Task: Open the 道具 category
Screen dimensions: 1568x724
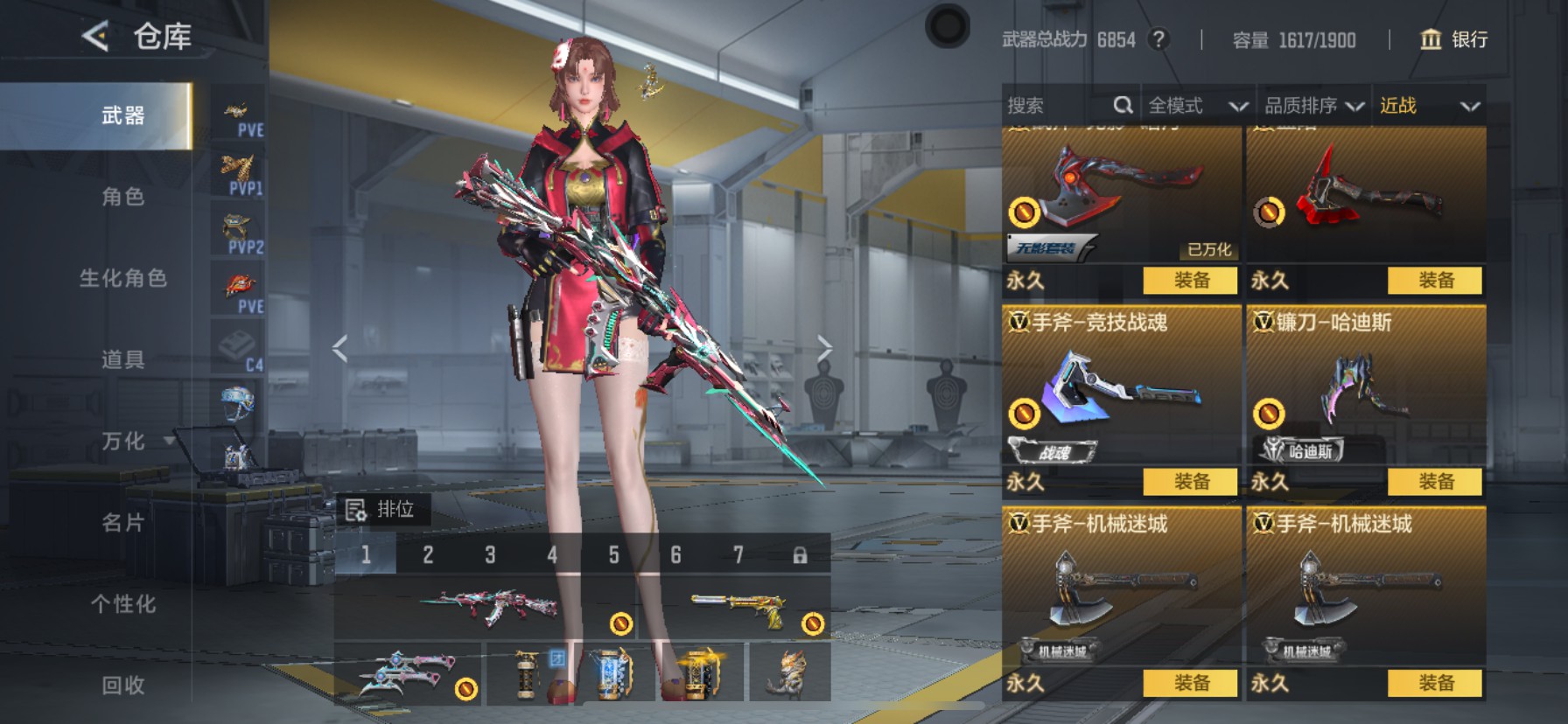Action: point(122,359)
